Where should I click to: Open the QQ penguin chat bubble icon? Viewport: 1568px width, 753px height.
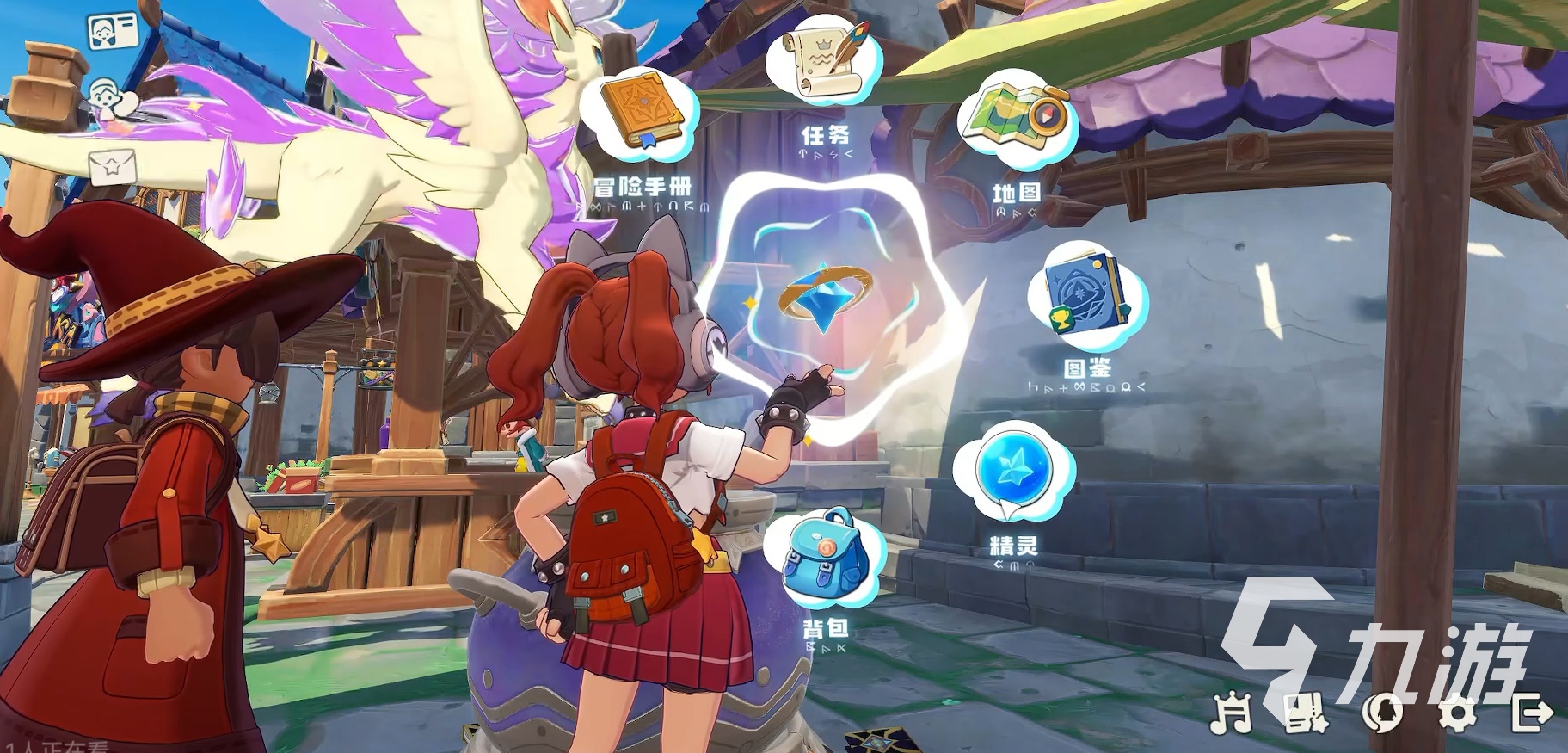click(x=1382, y=712)
